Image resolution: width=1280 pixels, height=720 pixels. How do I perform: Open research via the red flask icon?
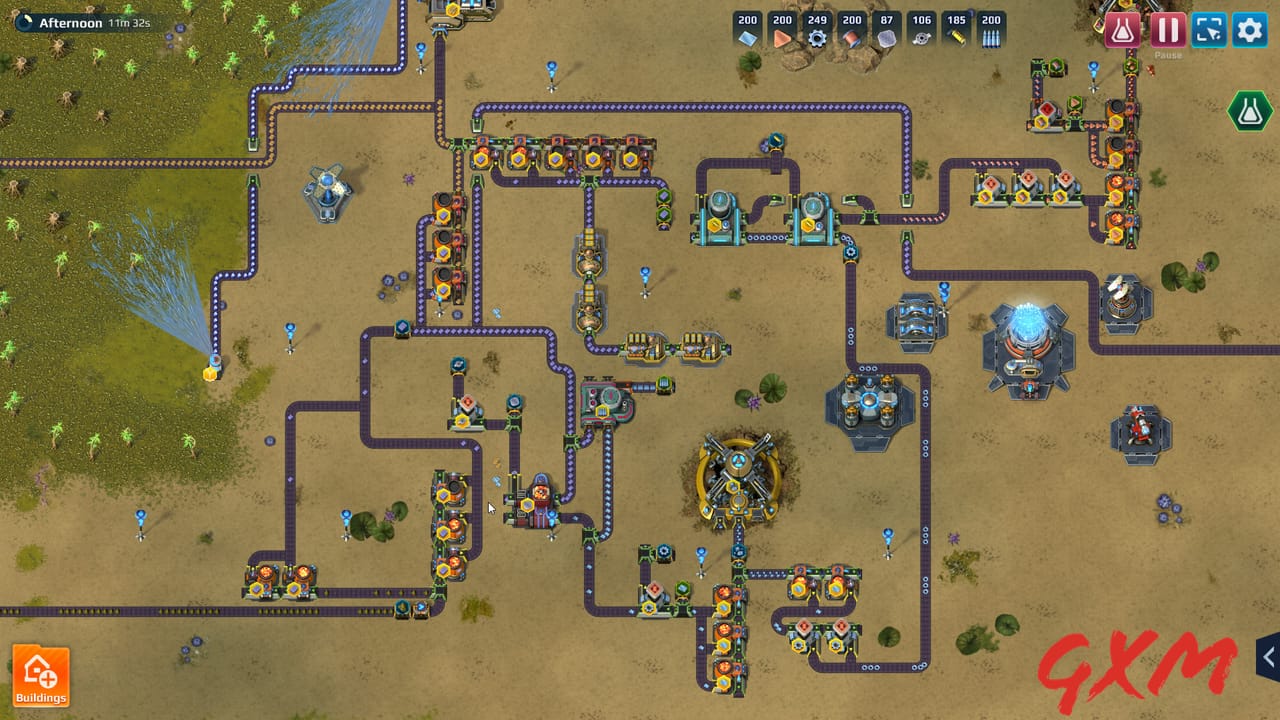pos(1122,30)
